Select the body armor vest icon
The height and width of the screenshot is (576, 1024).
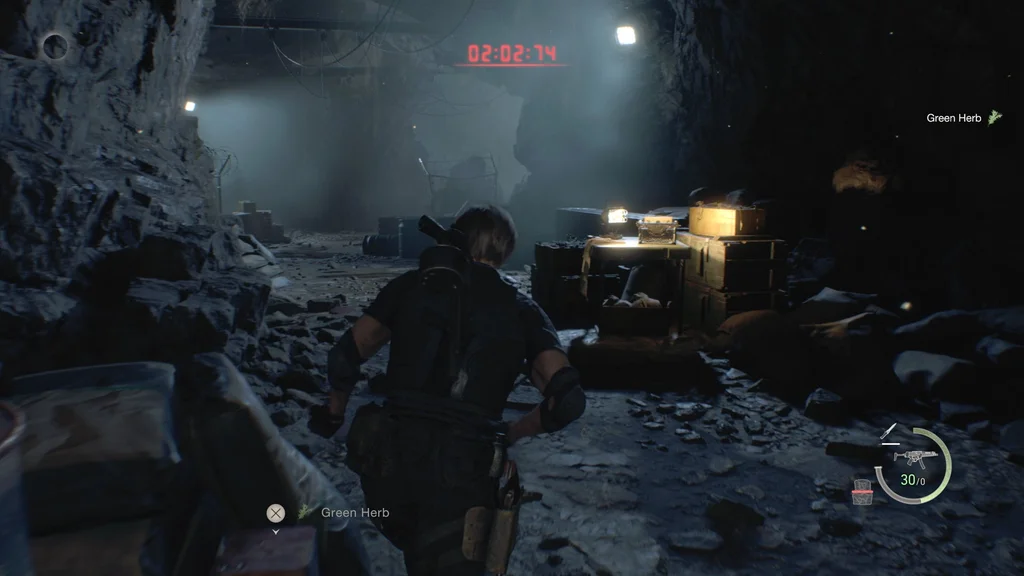pyautogui.click(x=863, y=491)
